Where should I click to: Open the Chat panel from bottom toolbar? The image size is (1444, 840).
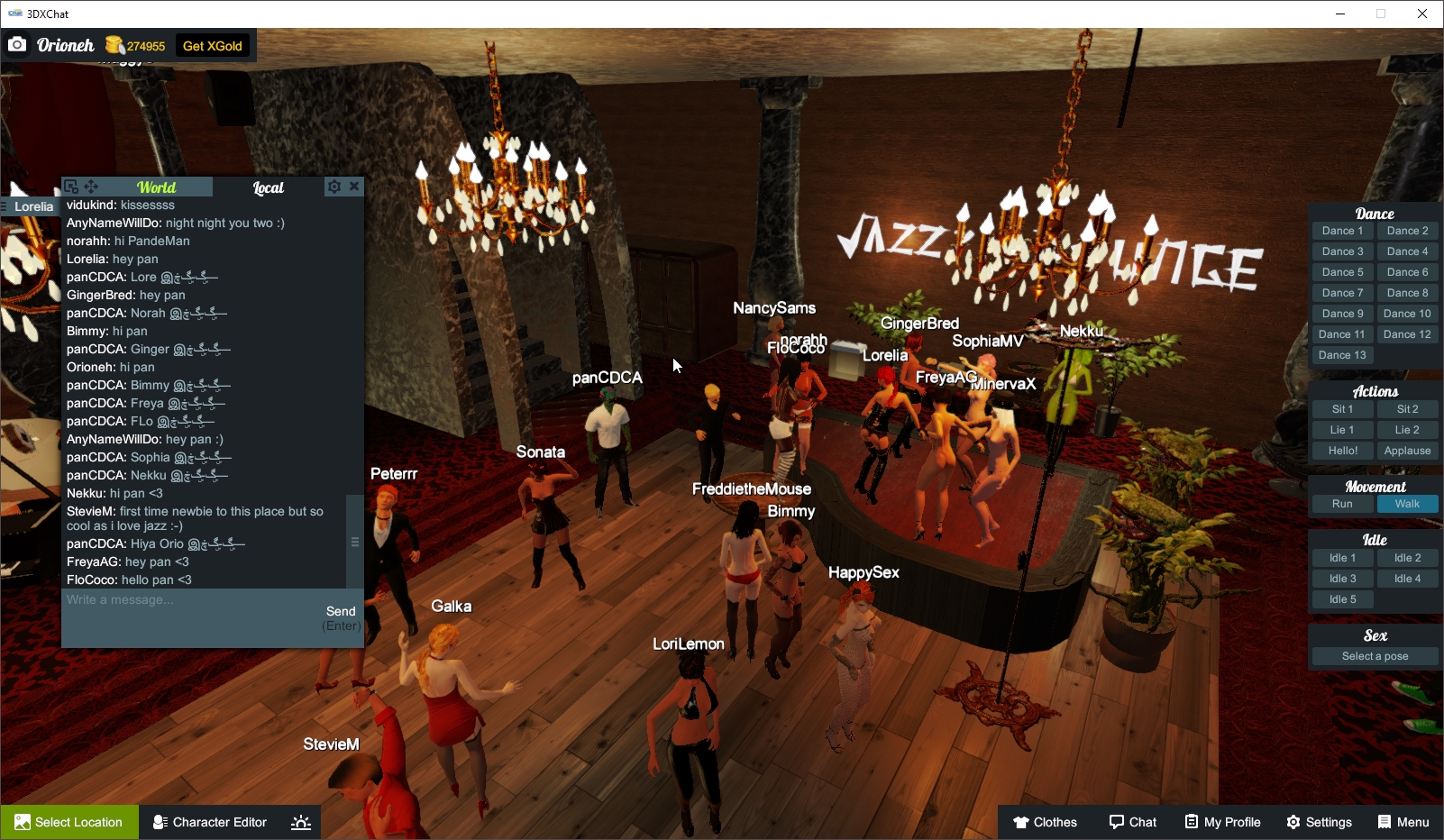1133,822
